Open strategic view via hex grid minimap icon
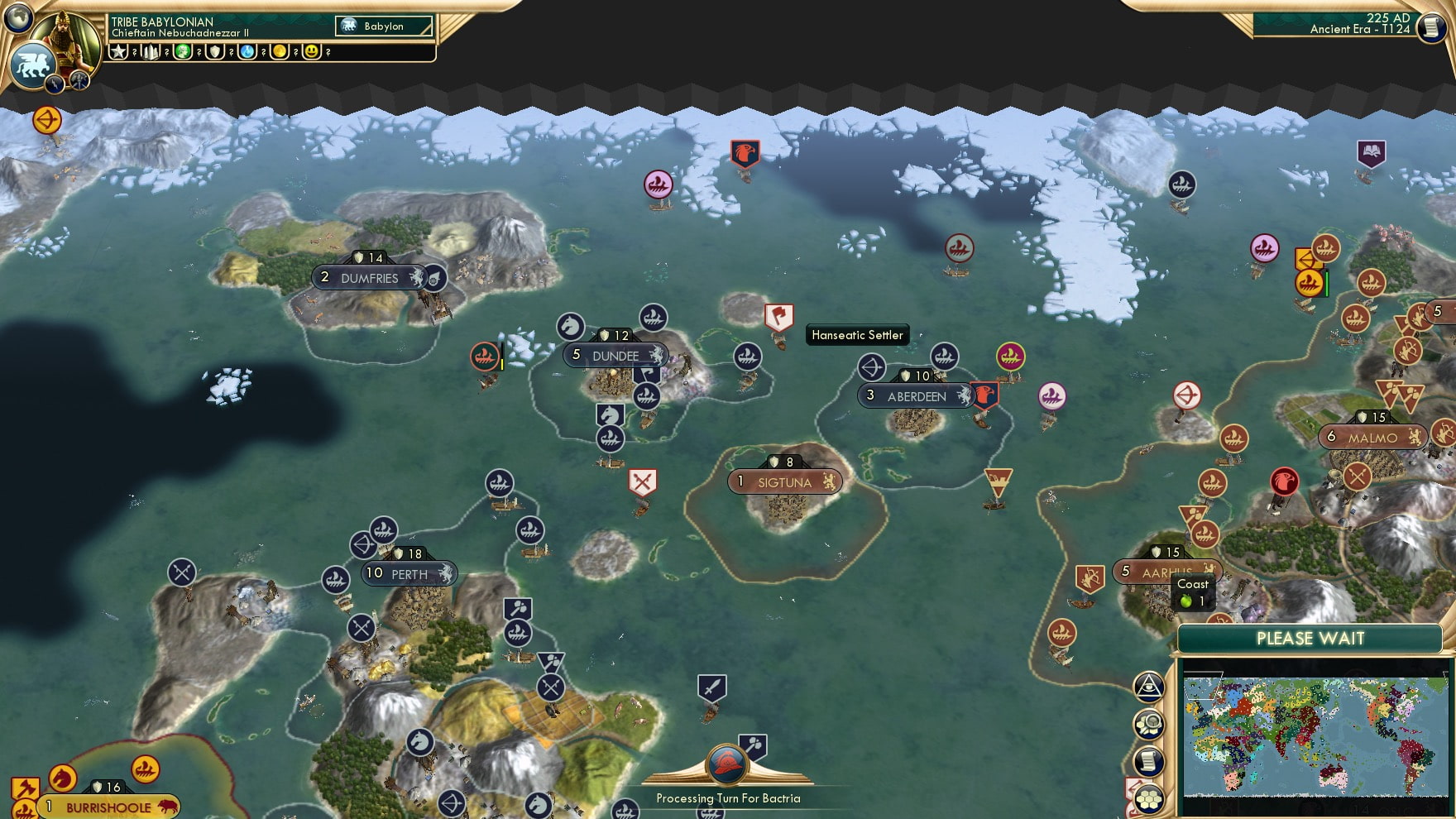Screen dimensions: 1456x819 (x=1148, y=798)
